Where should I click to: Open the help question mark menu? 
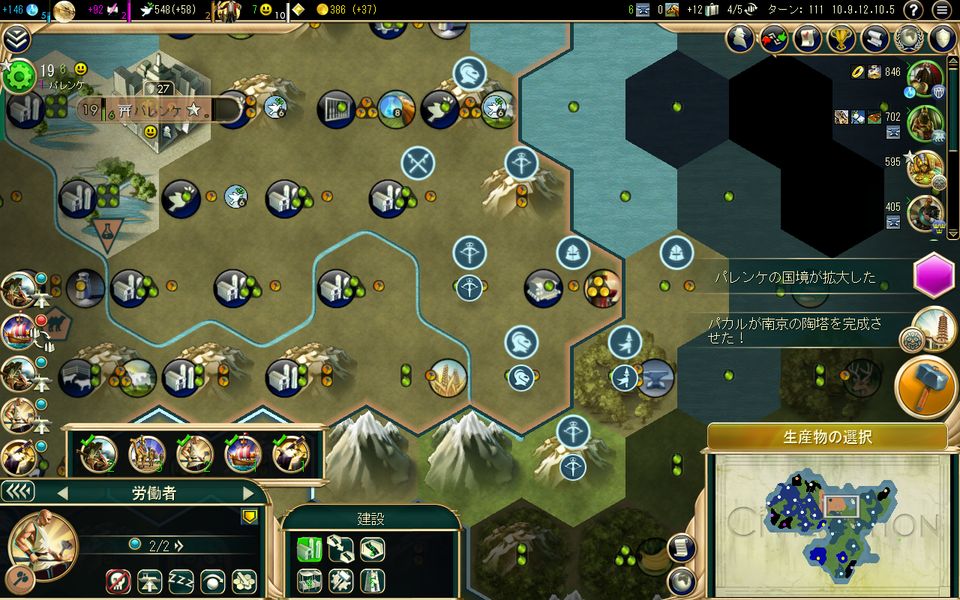point(912,10)
